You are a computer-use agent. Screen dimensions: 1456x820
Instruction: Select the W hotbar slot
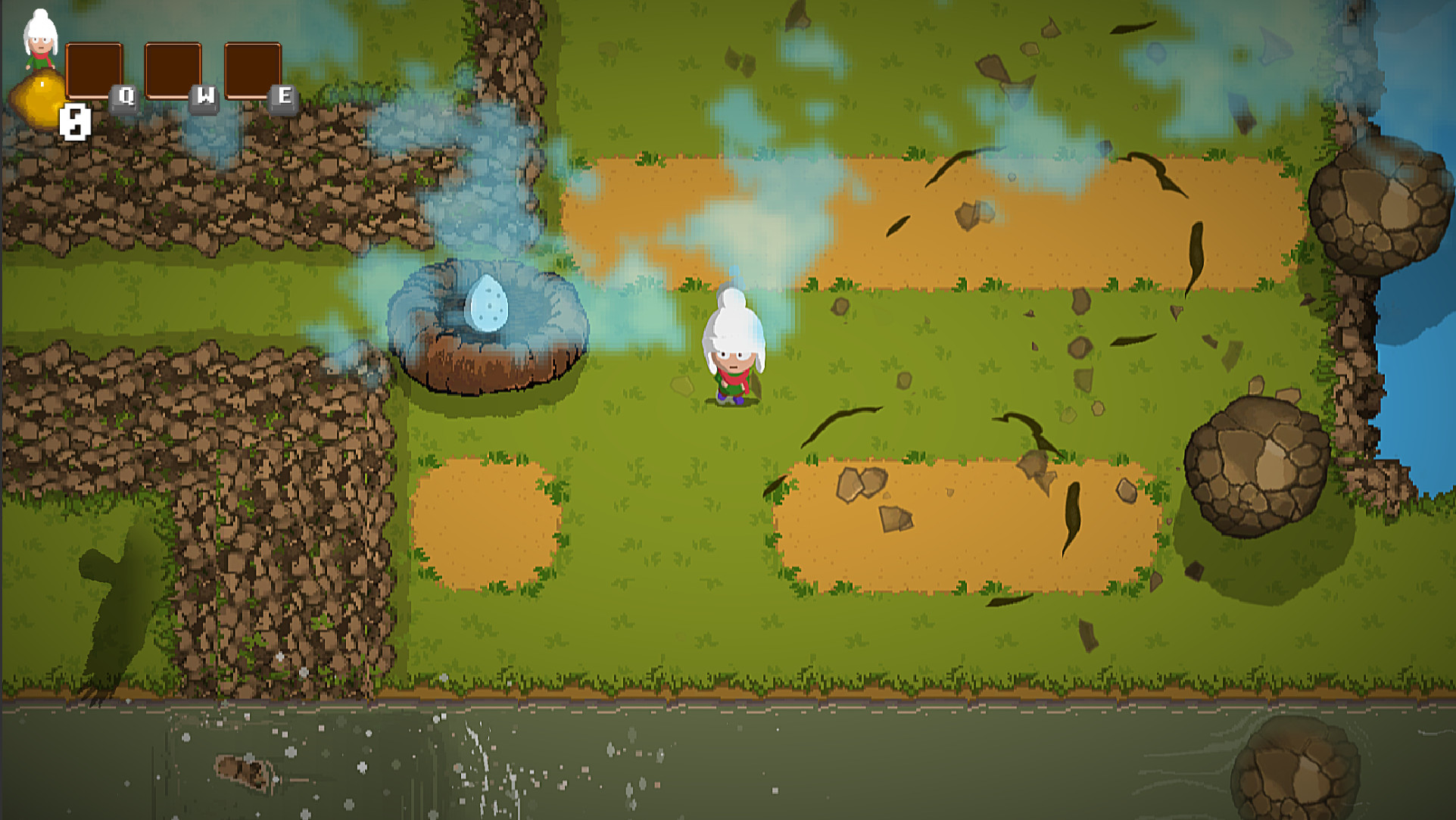coord(175,70)
